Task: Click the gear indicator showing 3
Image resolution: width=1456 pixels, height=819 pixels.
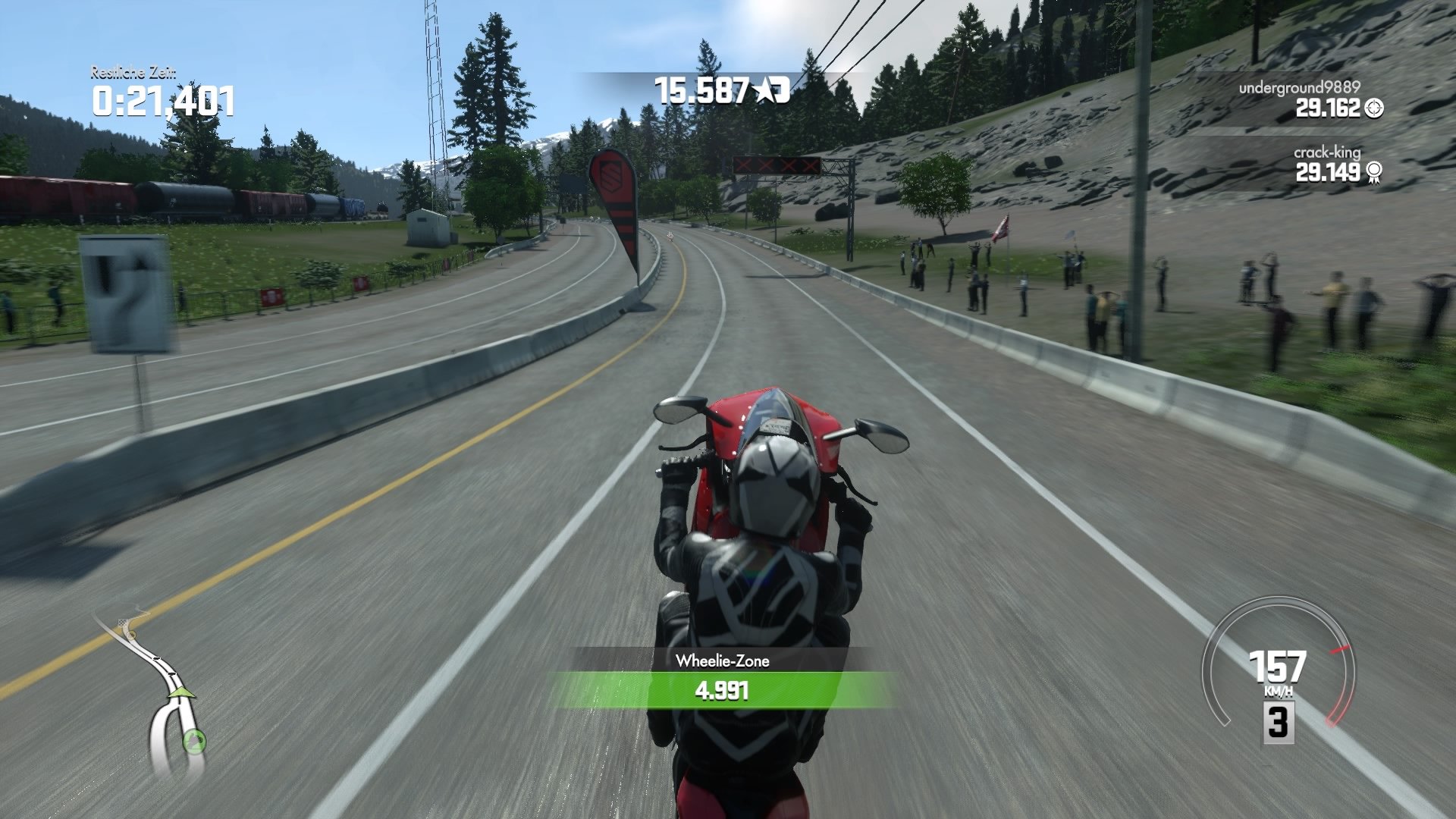Action: [x=1278, y=723]
